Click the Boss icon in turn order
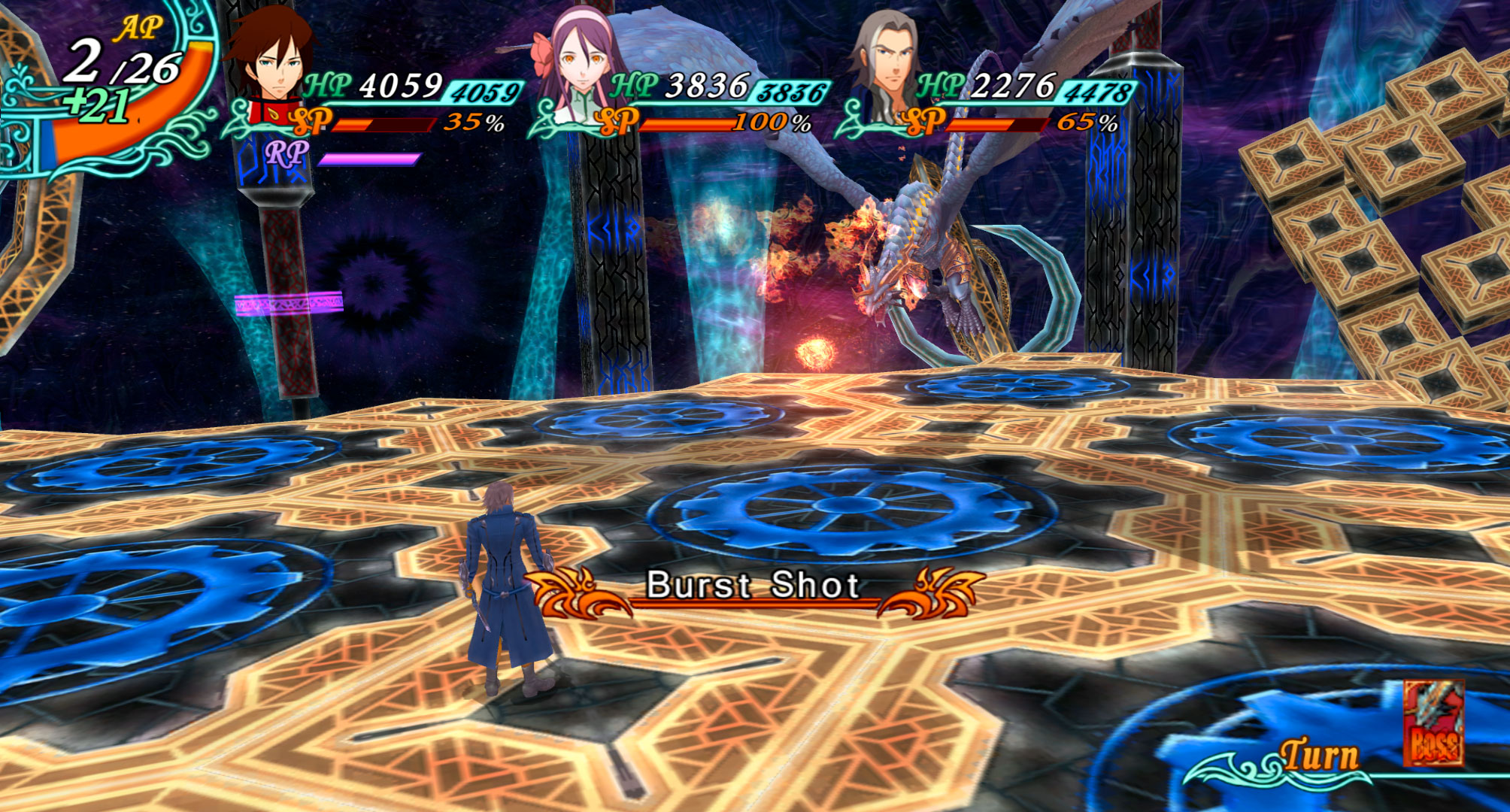This screenshot has width=1510, height=812. tap(1433, 723)
